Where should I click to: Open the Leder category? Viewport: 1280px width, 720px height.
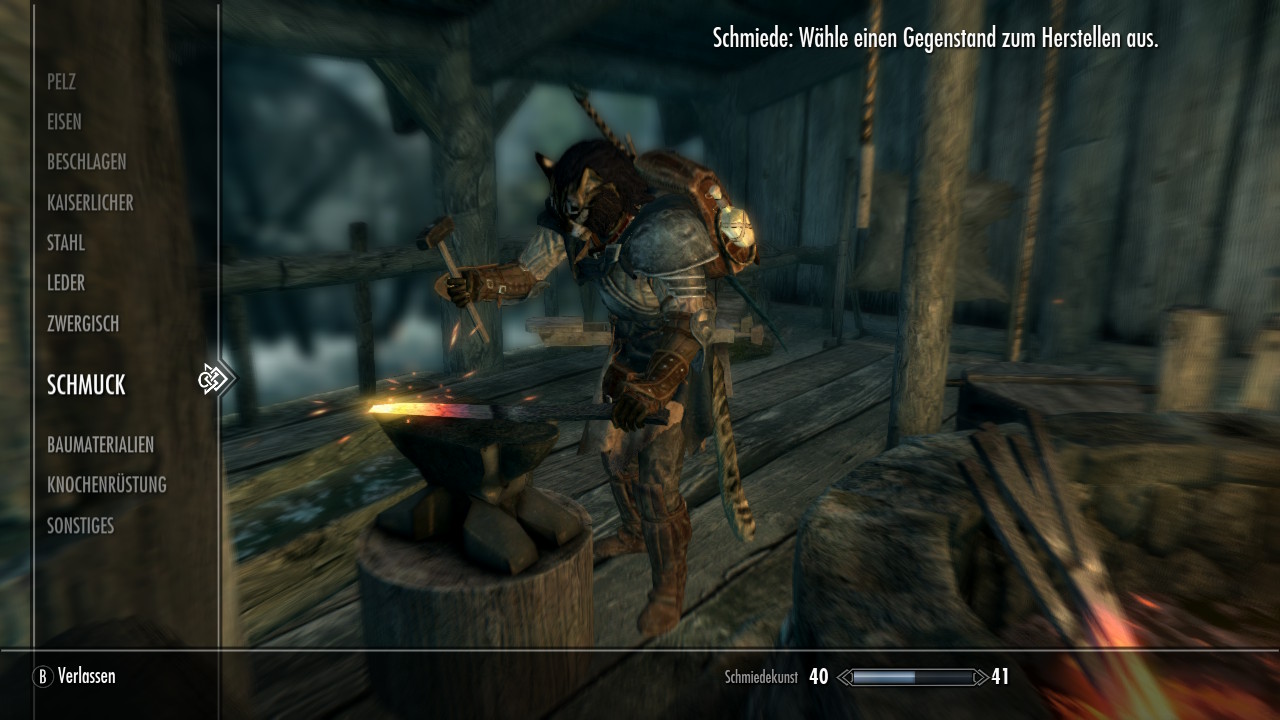[66, 284]
